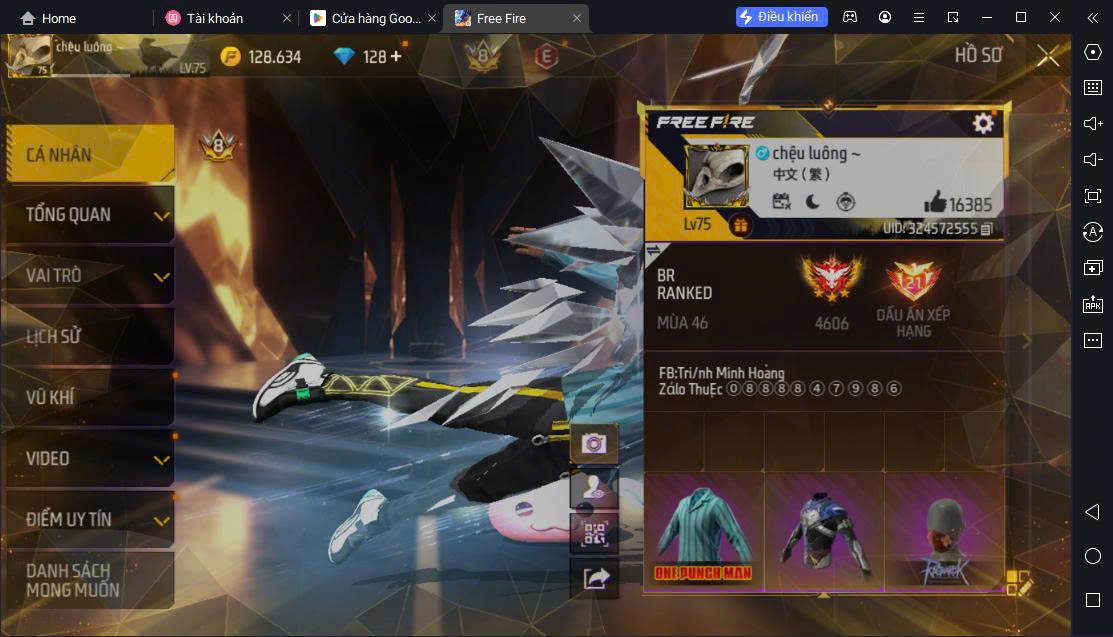Open profile settings gear icon

(983, 123)
